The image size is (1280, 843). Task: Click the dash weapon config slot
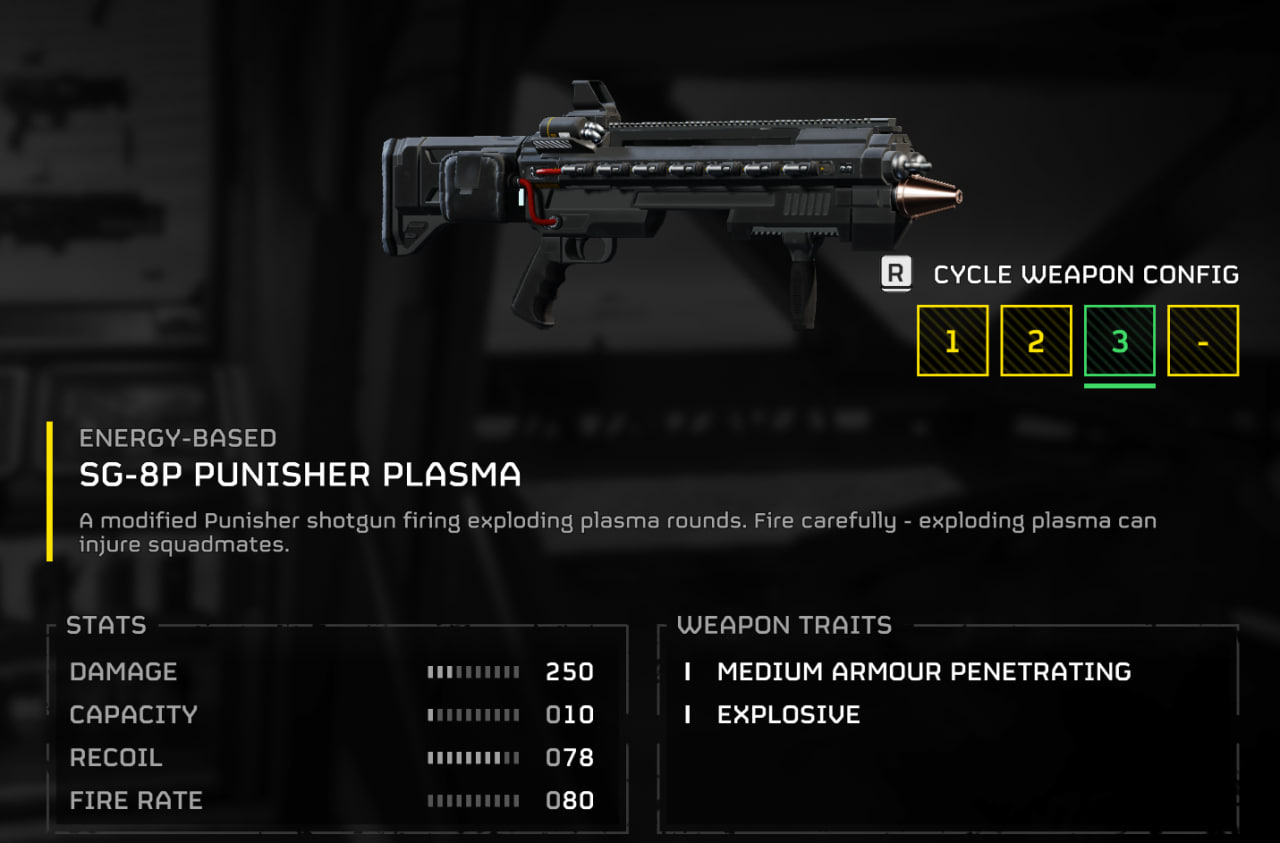pyautogui.click(x=1203, y=341)
